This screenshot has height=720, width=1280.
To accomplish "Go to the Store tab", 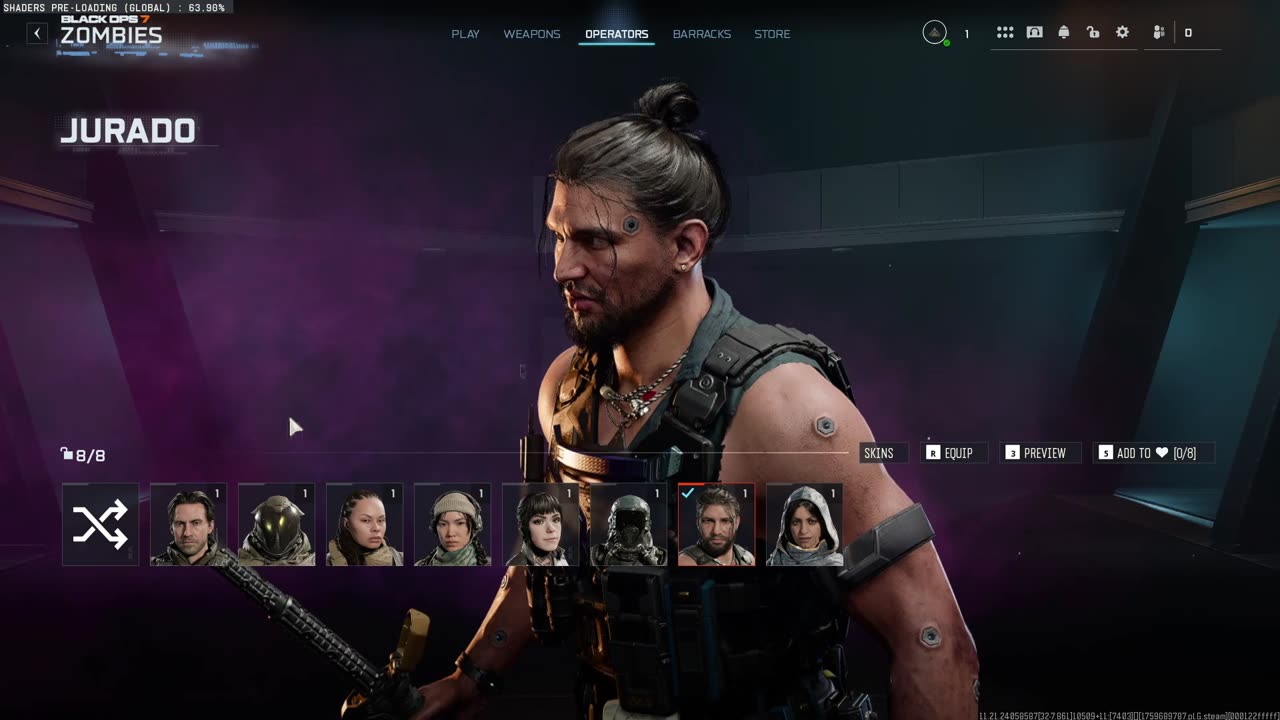I will tap(772, 34).
